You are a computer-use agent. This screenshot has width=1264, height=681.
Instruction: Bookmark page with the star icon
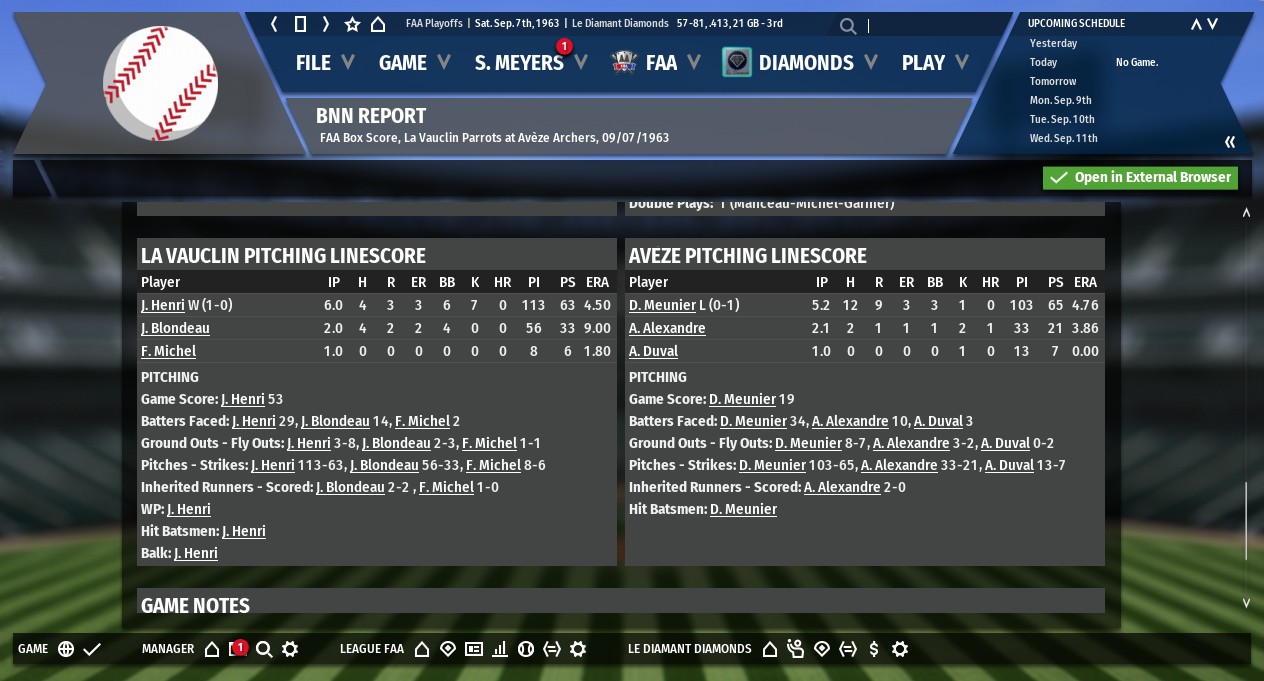[x=352, y=24]
